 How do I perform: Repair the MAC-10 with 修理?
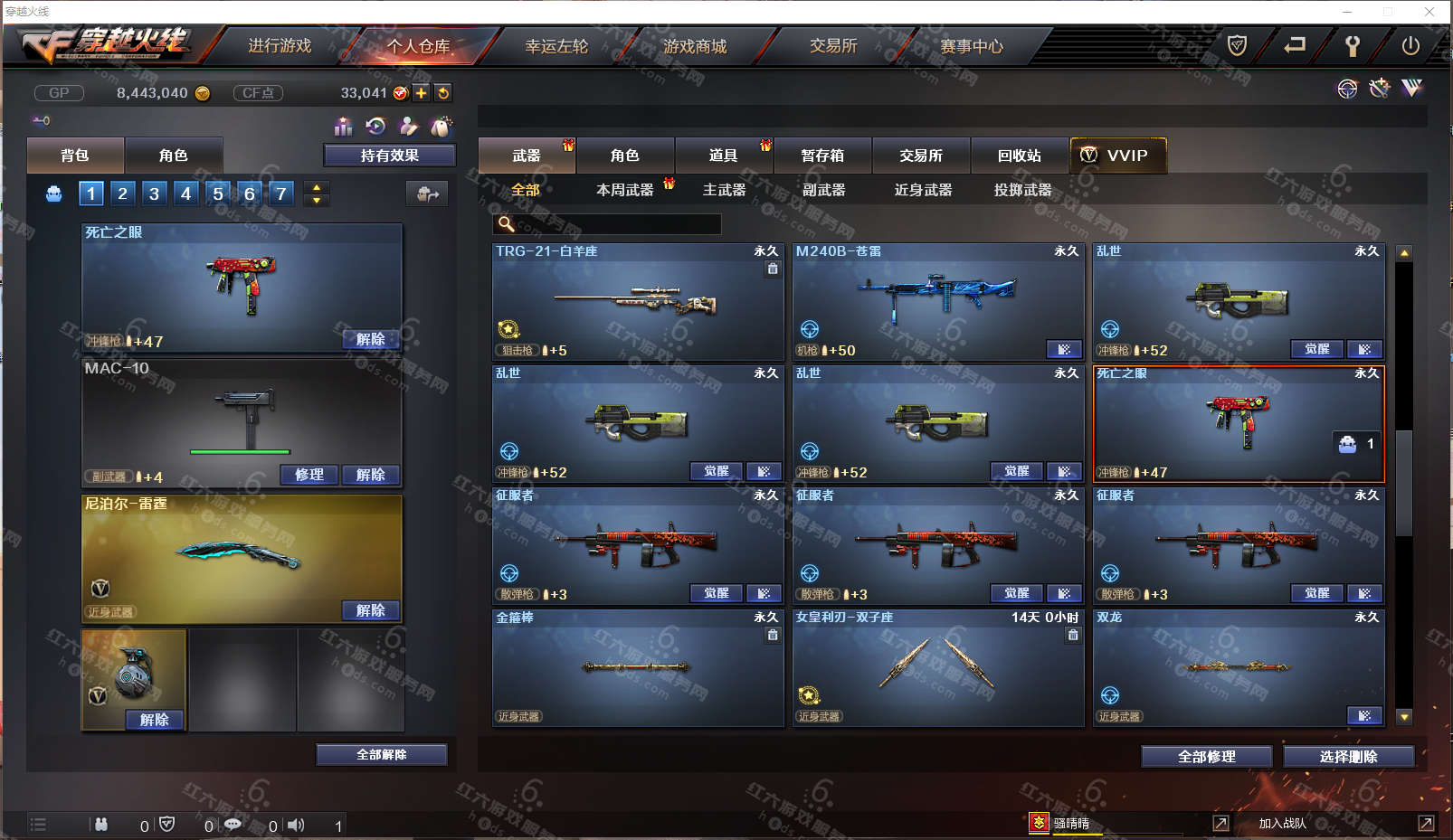point(309,475)
